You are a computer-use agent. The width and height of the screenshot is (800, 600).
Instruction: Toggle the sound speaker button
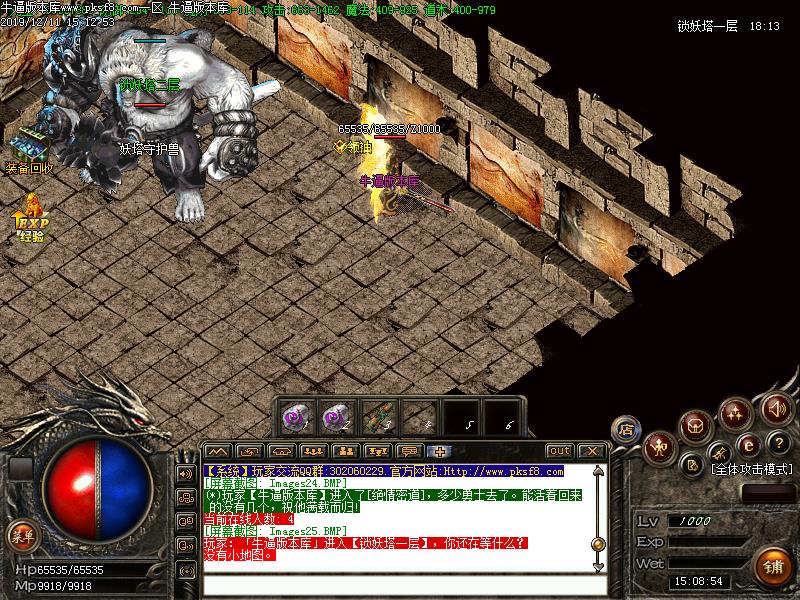click(775, 408)
